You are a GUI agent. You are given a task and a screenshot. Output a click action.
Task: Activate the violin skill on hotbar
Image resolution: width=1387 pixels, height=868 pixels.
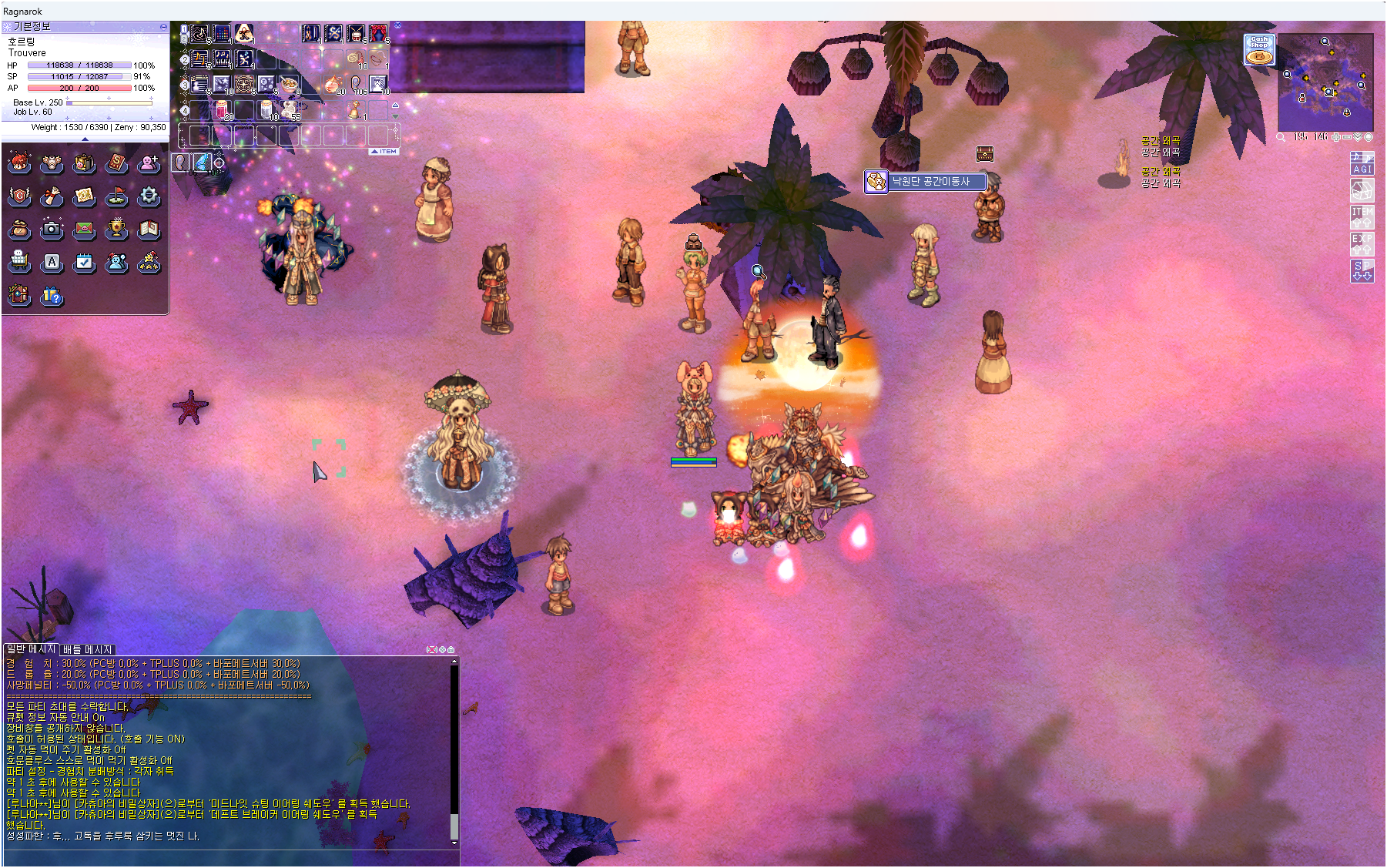tap(310, 33)
